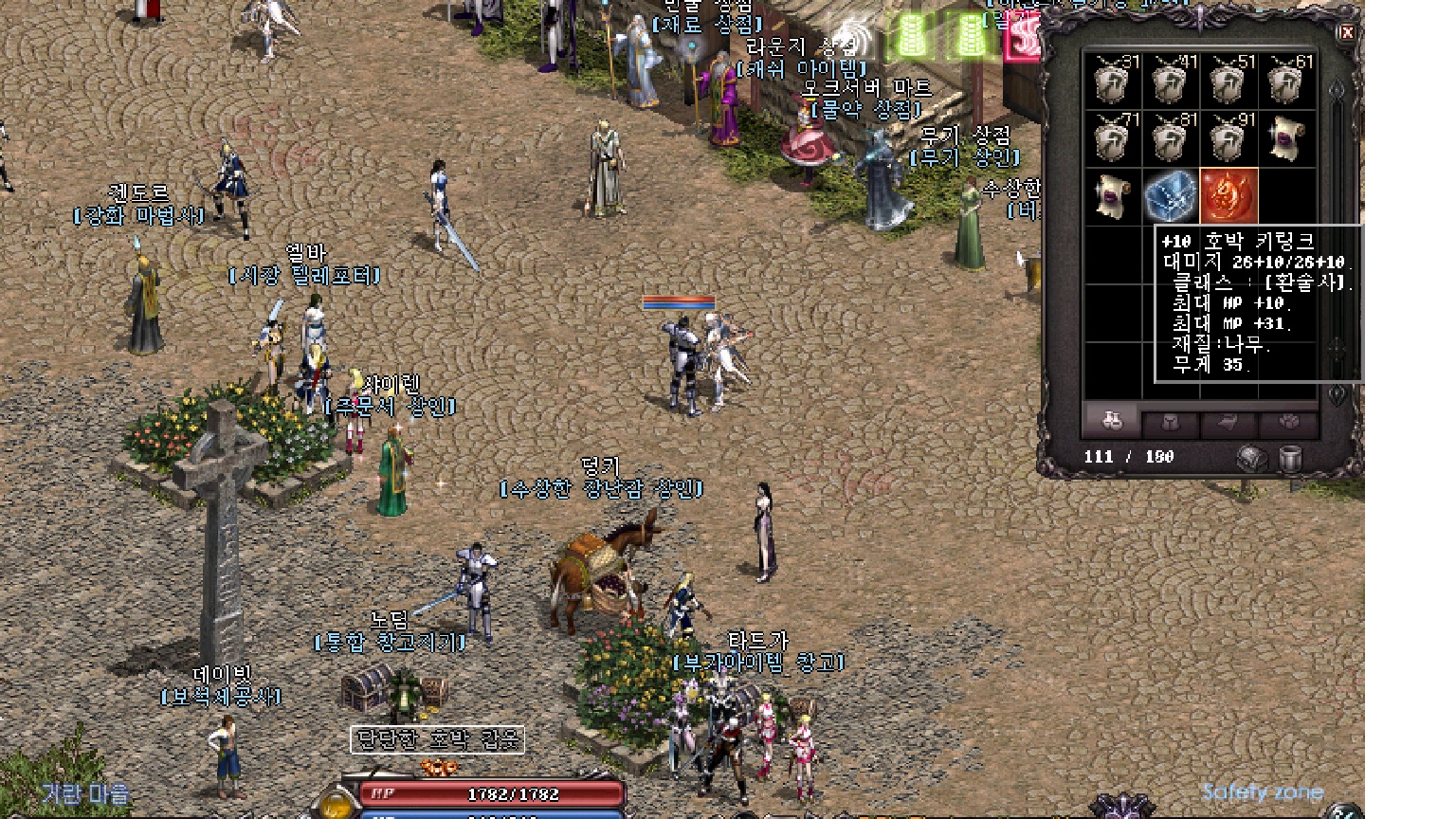Switch to the armor inventory tab
This screenshot has height=819, width=1456.
pos(1171,423)
